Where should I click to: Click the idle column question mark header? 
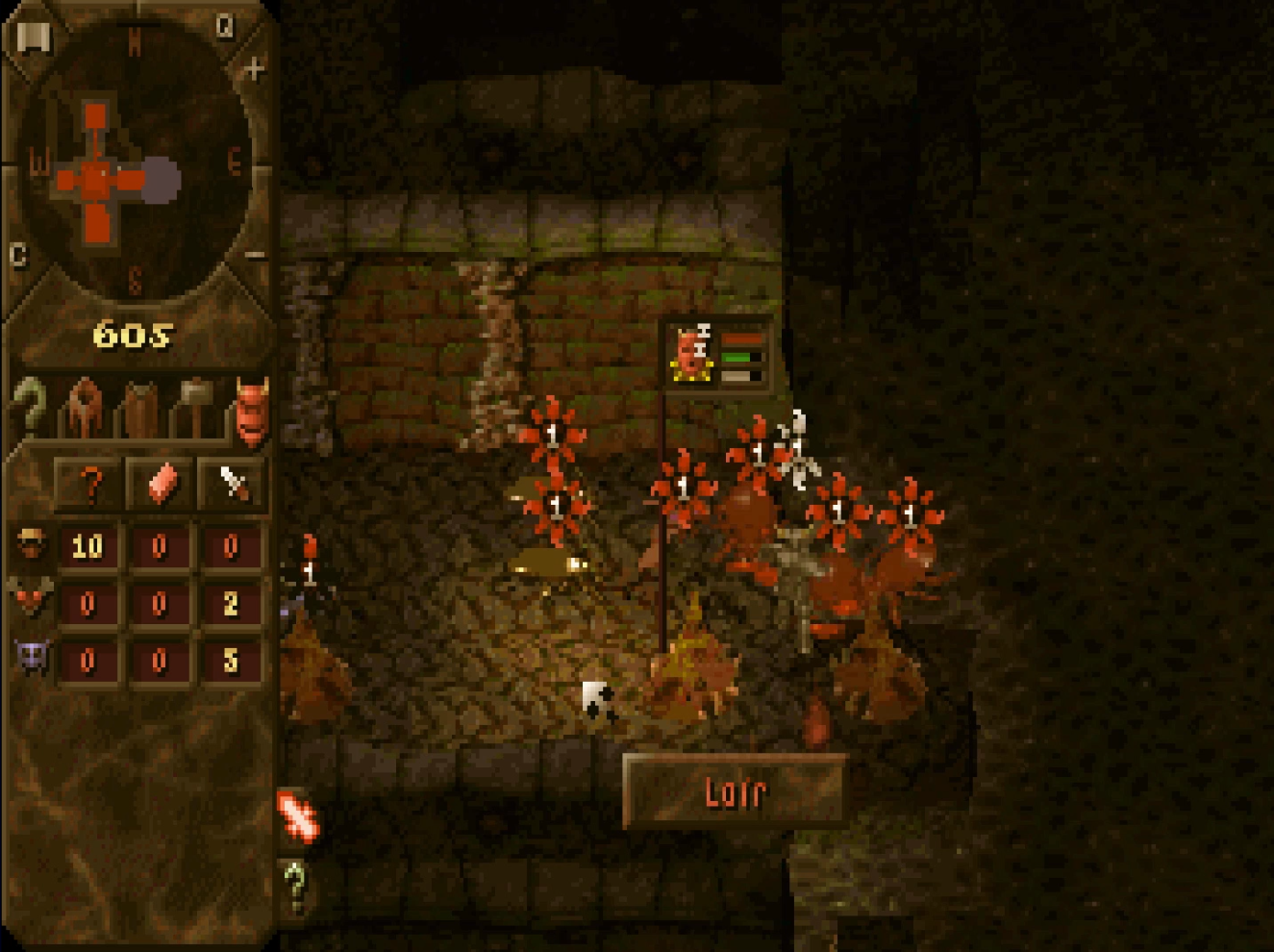(89, 484)
